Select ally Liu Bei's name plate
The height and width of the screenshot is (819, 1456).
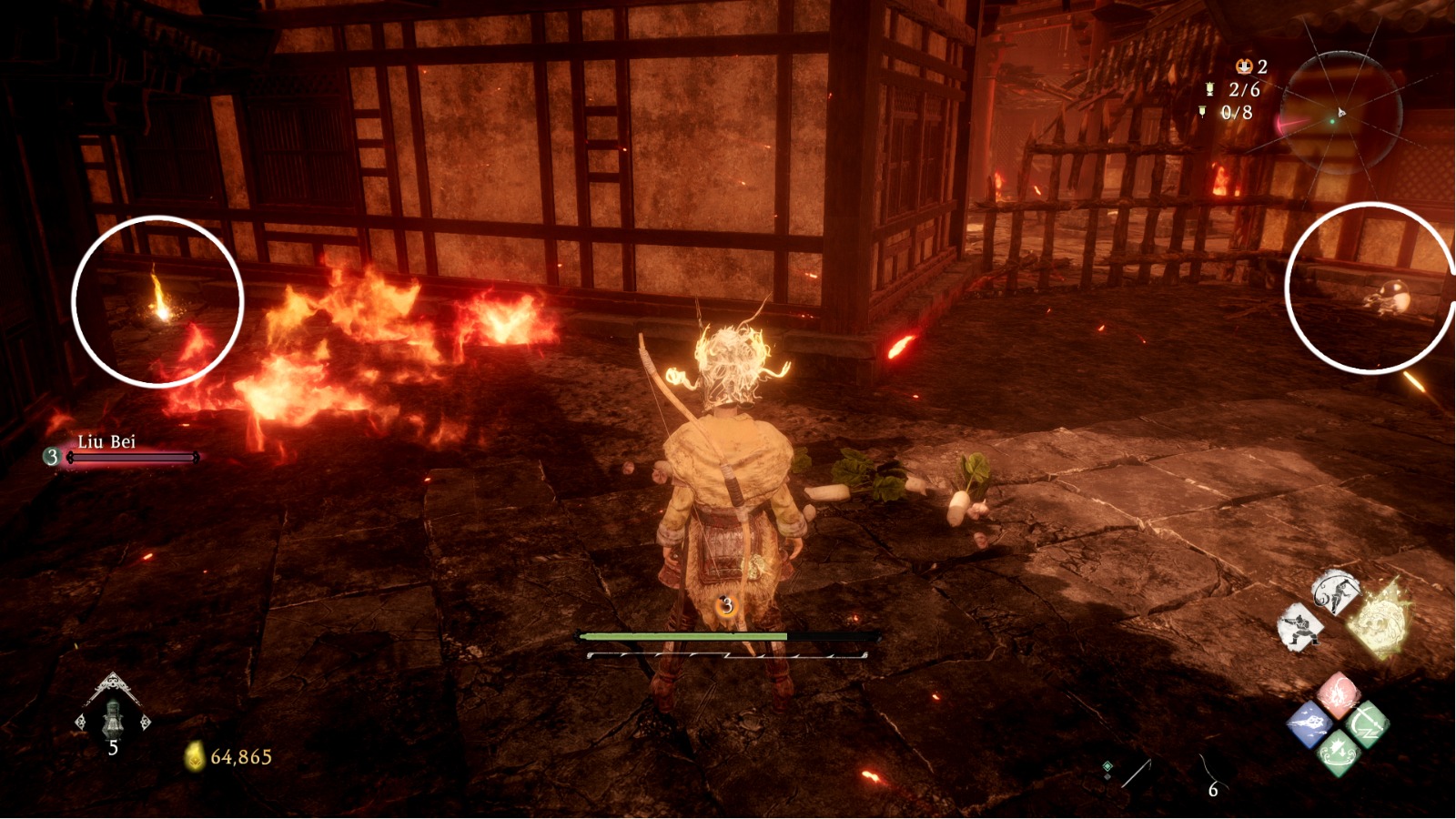[x=106, y=442]
